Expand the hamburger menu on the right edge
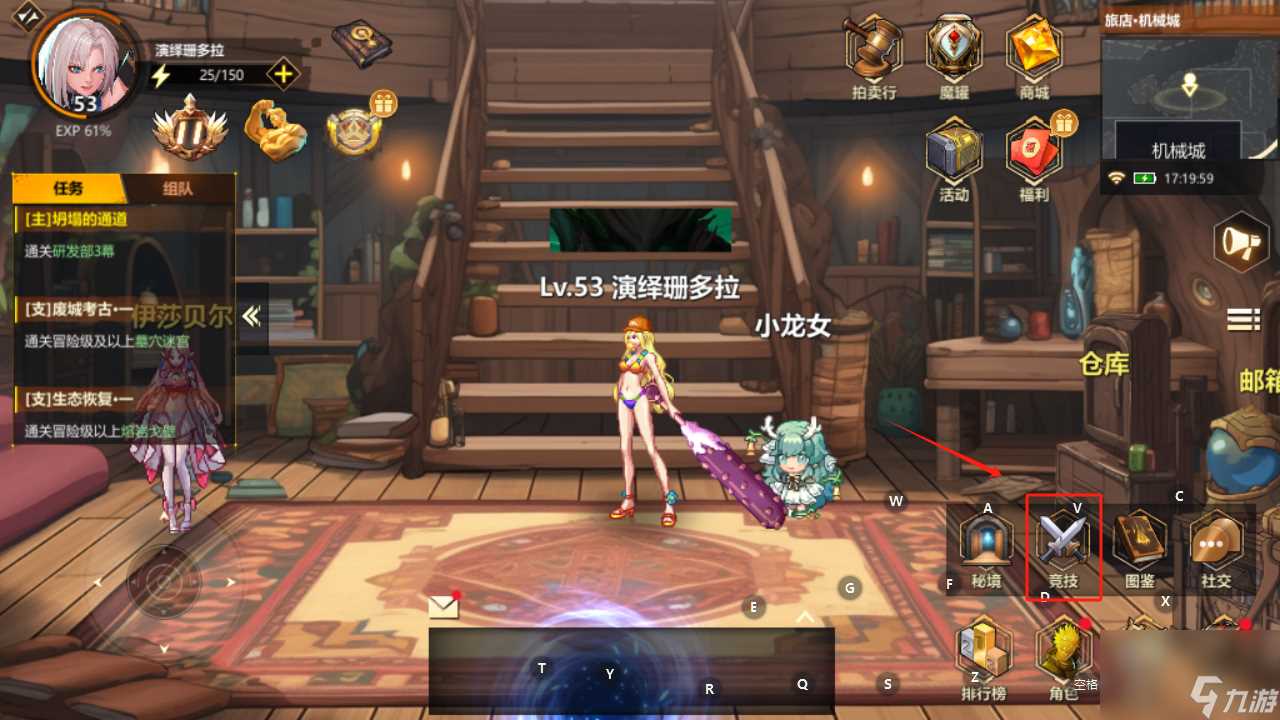 pyautogui.click(x=1241, y=320)
